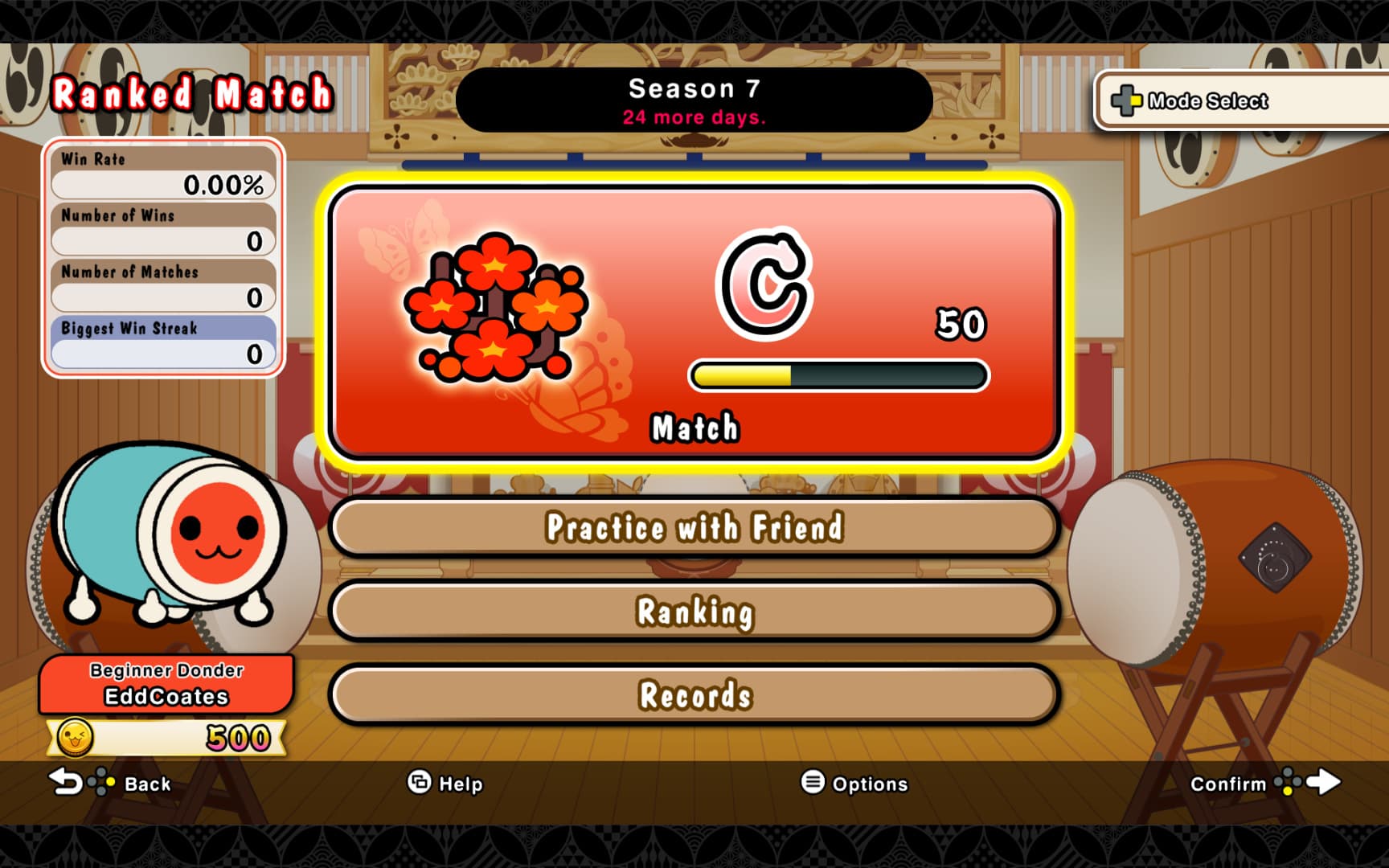Open the Ranking list

coord(694,612)
